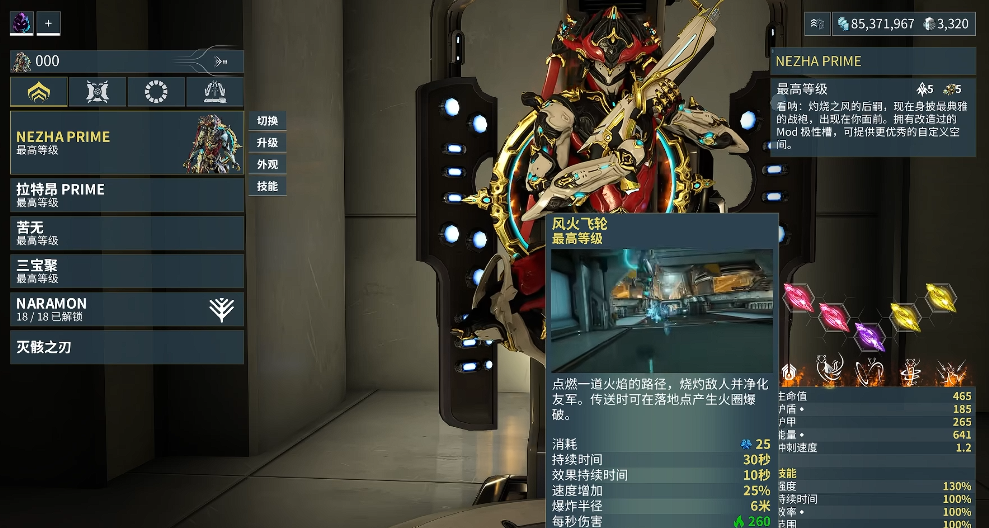Viewport: 989px width, 528px height.
Task: Open the segmented ring gear tab
Action: (156, 92)
